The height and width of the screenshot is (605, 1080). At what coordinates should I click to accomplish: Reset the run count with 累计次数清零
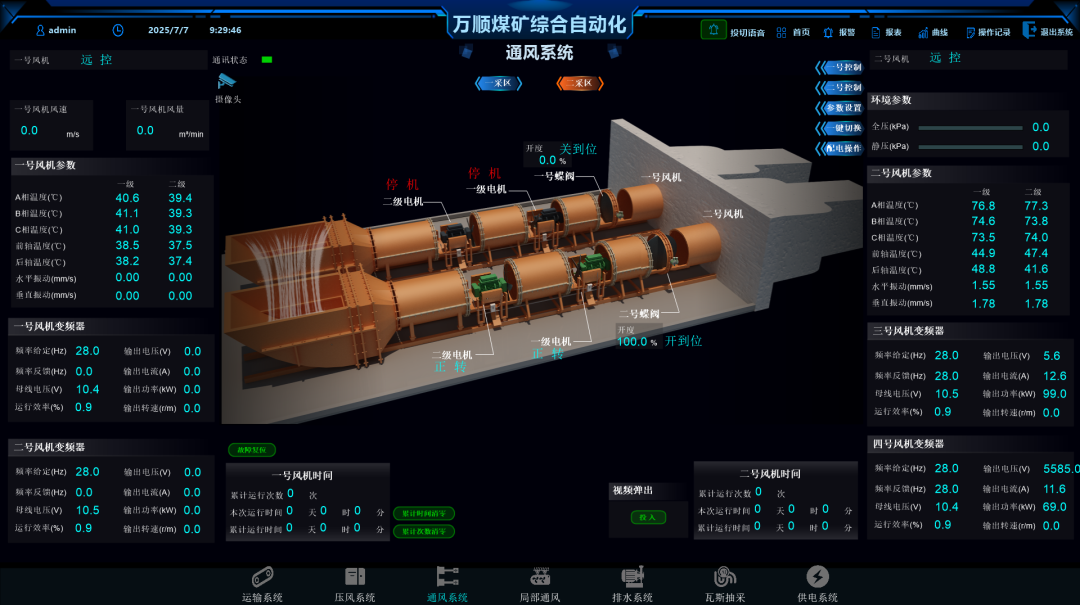tap(423, 532)
